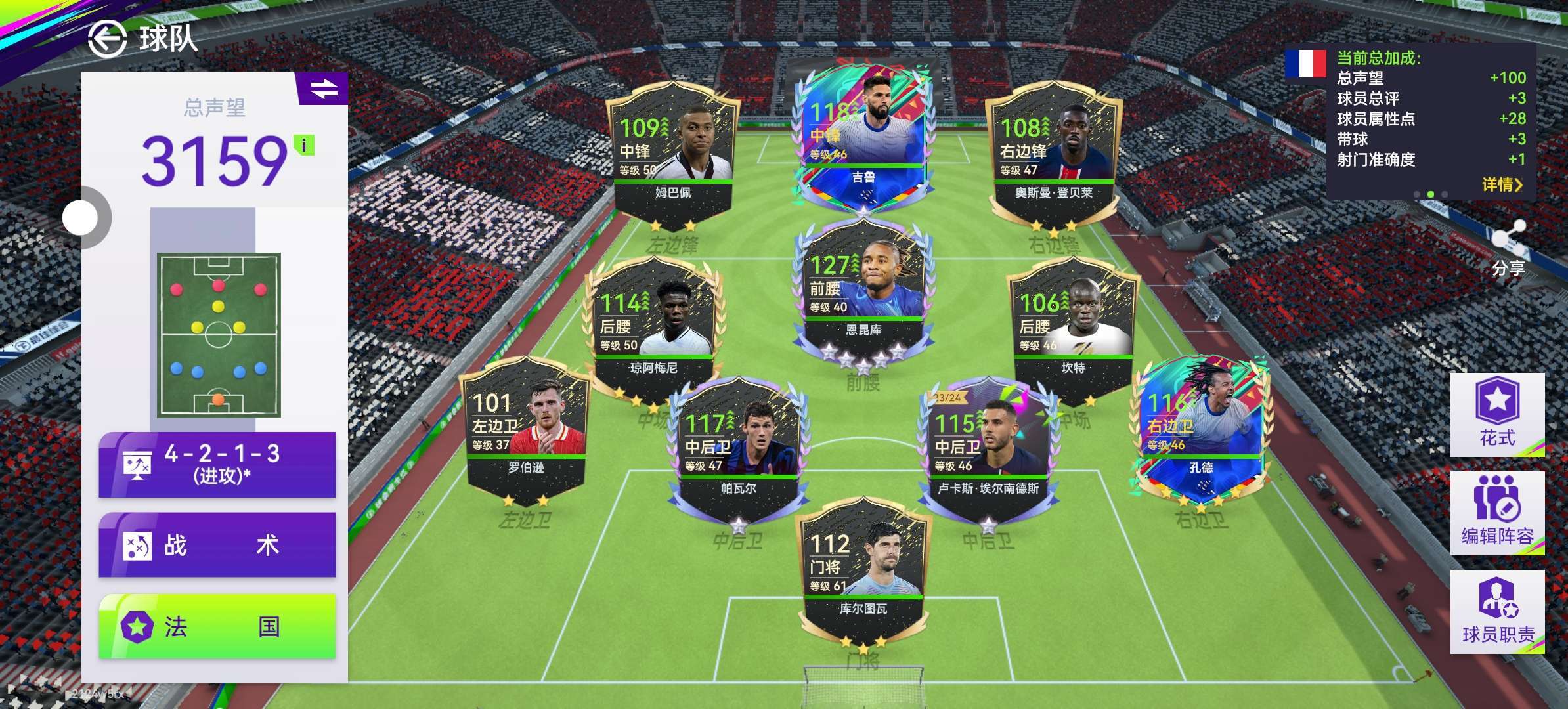Share the squad with 分享 icon

(1508, 248)
